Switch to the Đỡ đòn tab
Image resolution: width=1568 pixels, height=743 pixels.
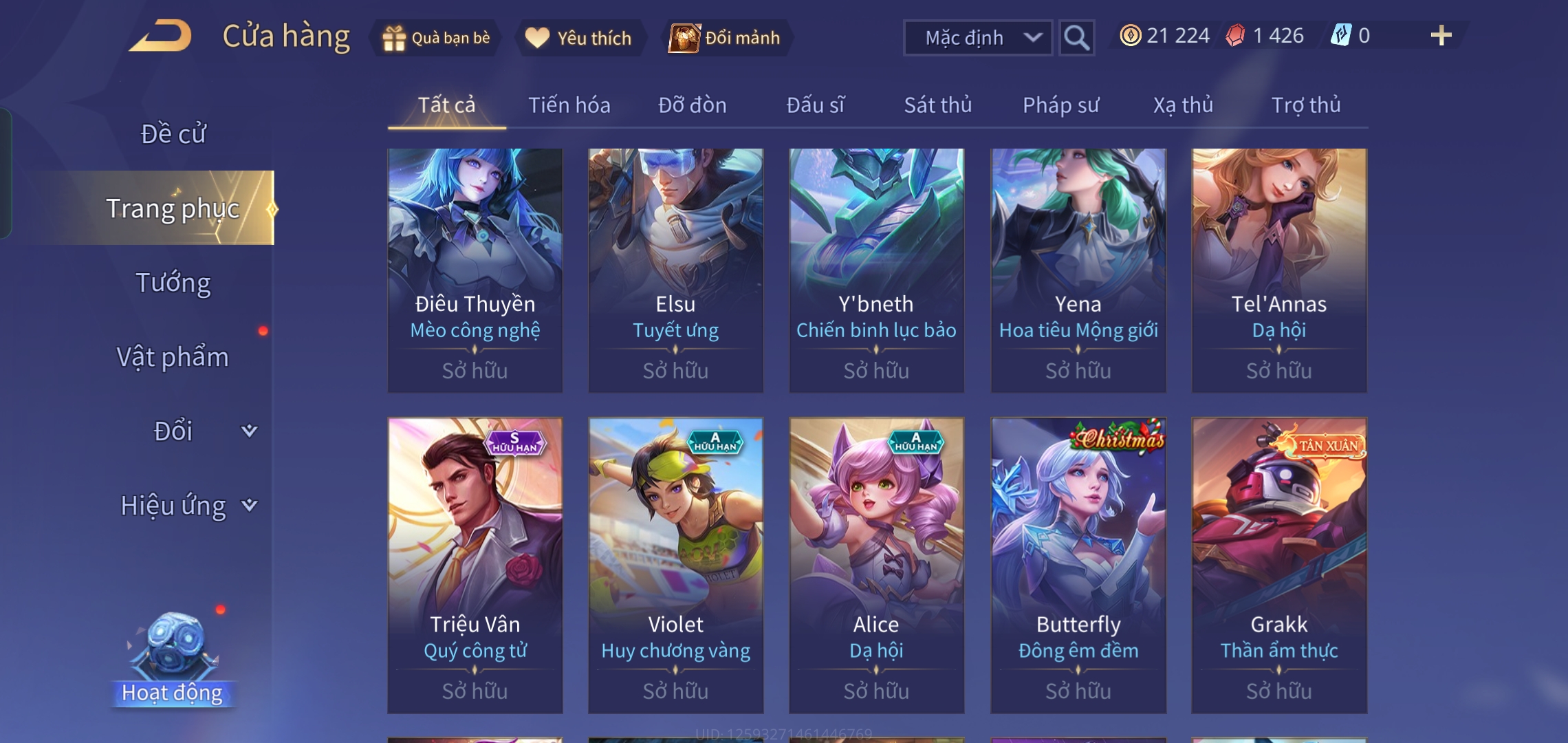click(x=692, y=105)
